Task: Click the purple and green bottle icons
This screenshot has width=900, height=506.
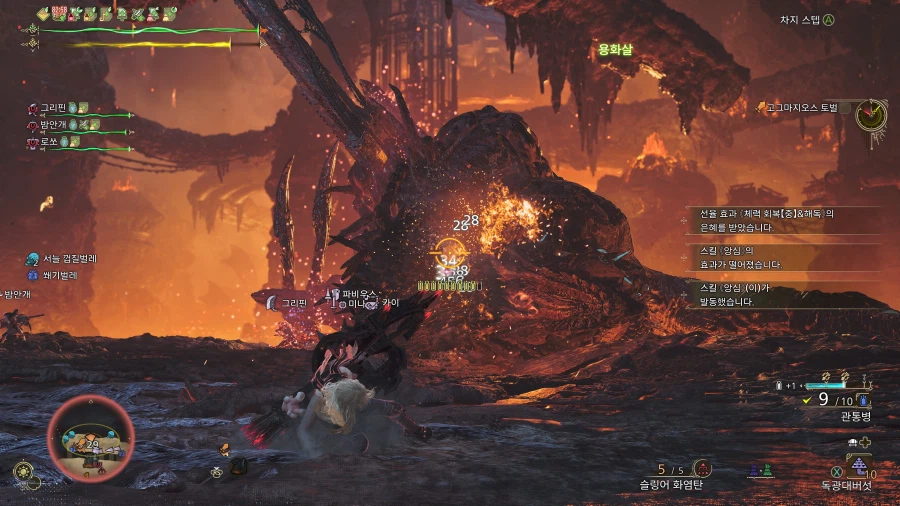Action: coord(760,469)
